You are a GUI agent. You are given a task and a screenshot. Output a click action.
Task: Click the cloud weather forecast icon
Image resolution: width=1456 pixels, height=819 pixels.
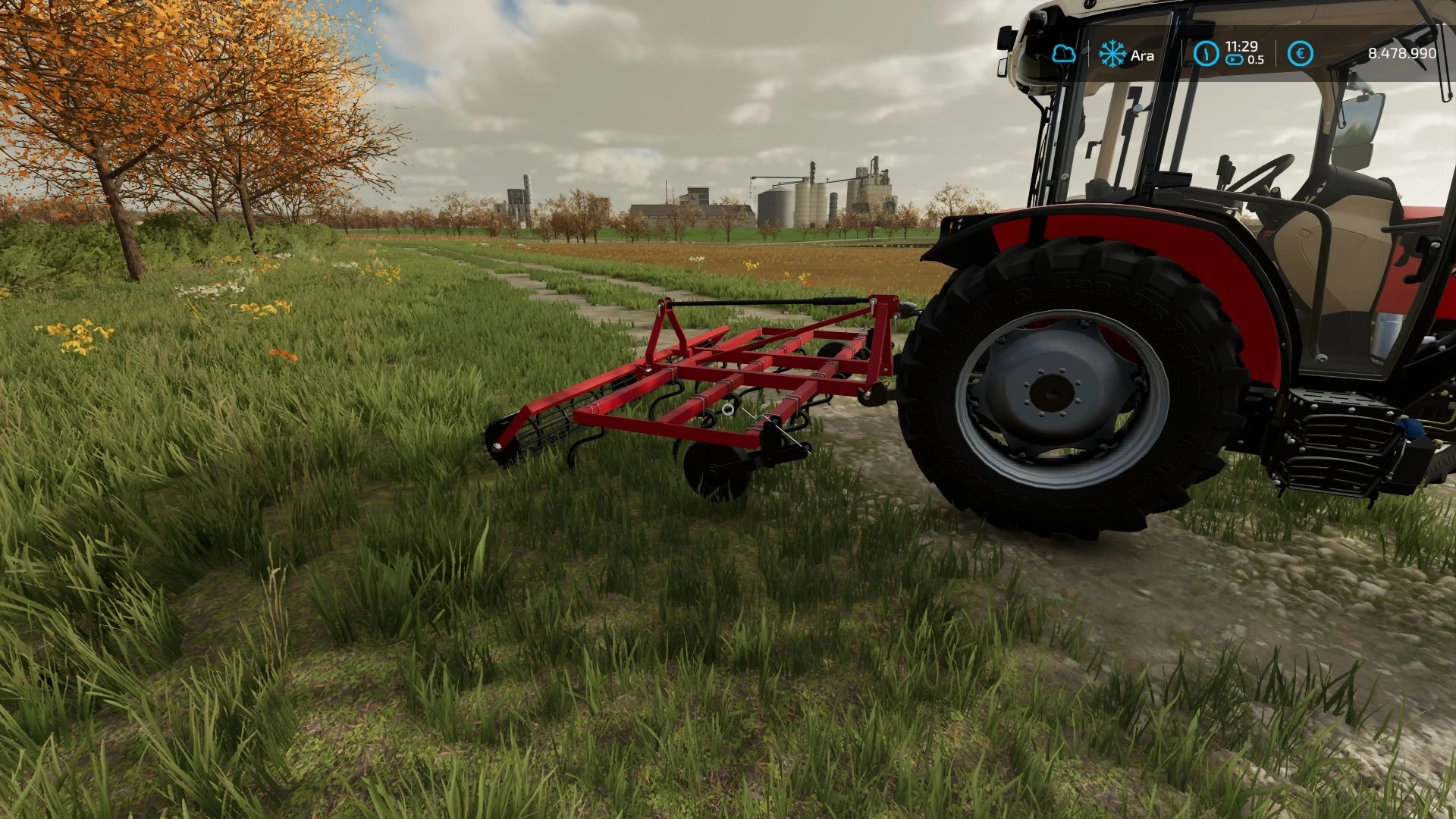pos(1065,52)
